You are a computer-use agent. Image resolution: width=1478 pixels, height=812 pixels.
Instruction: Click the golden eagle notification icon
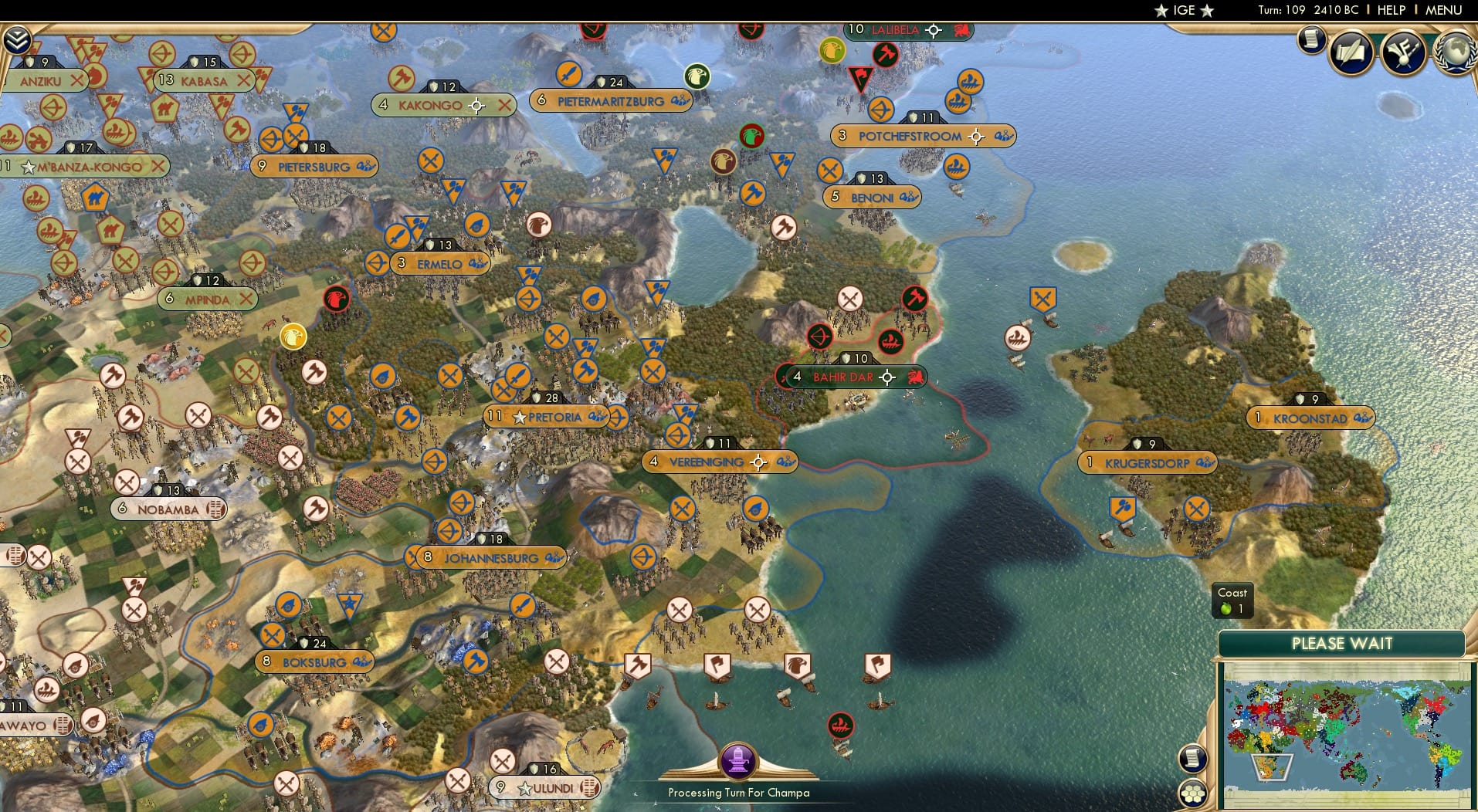point(292,337)
